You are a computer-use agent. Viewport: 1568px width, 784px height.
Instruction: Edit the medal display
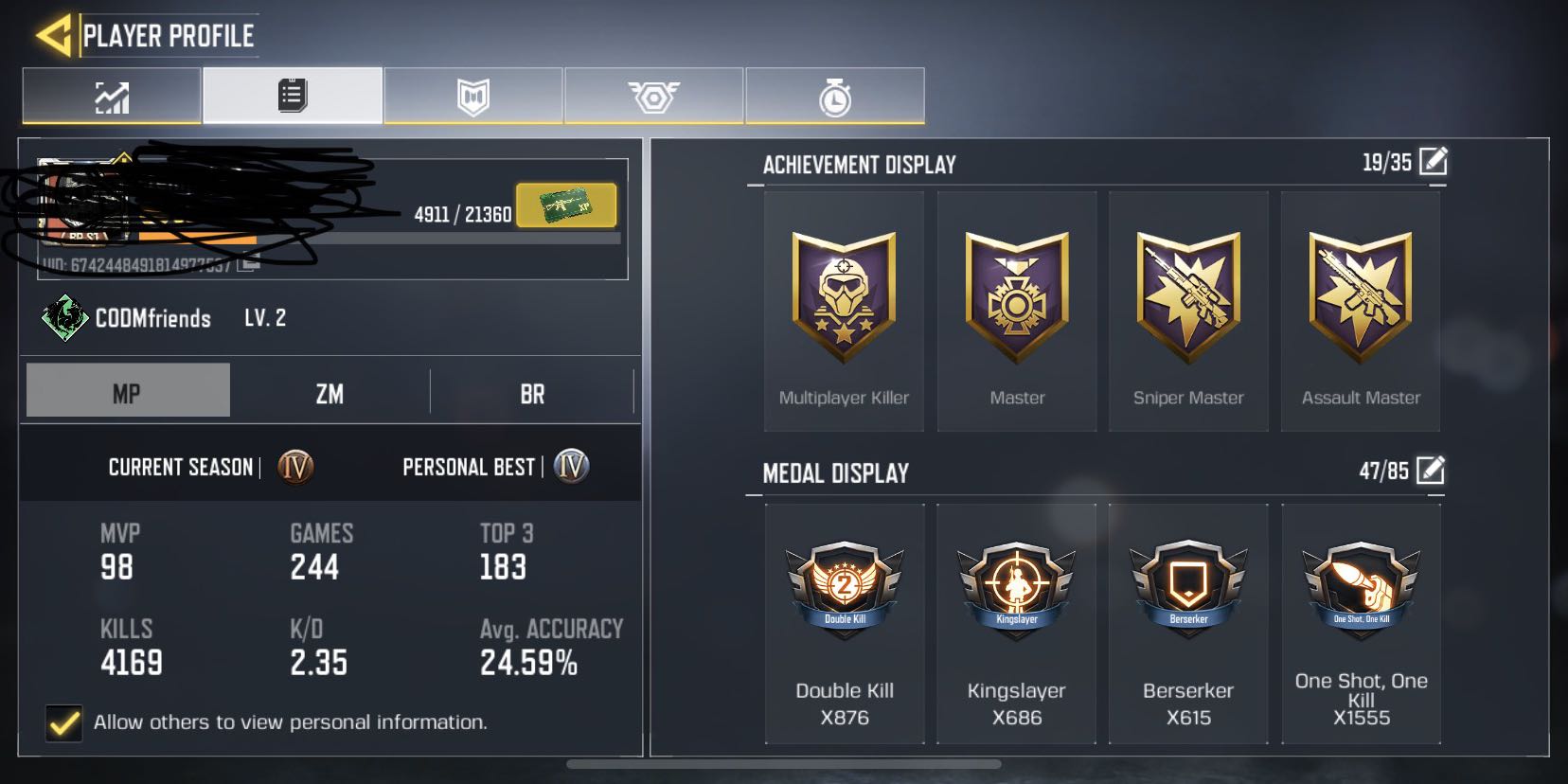[1431, 470]
